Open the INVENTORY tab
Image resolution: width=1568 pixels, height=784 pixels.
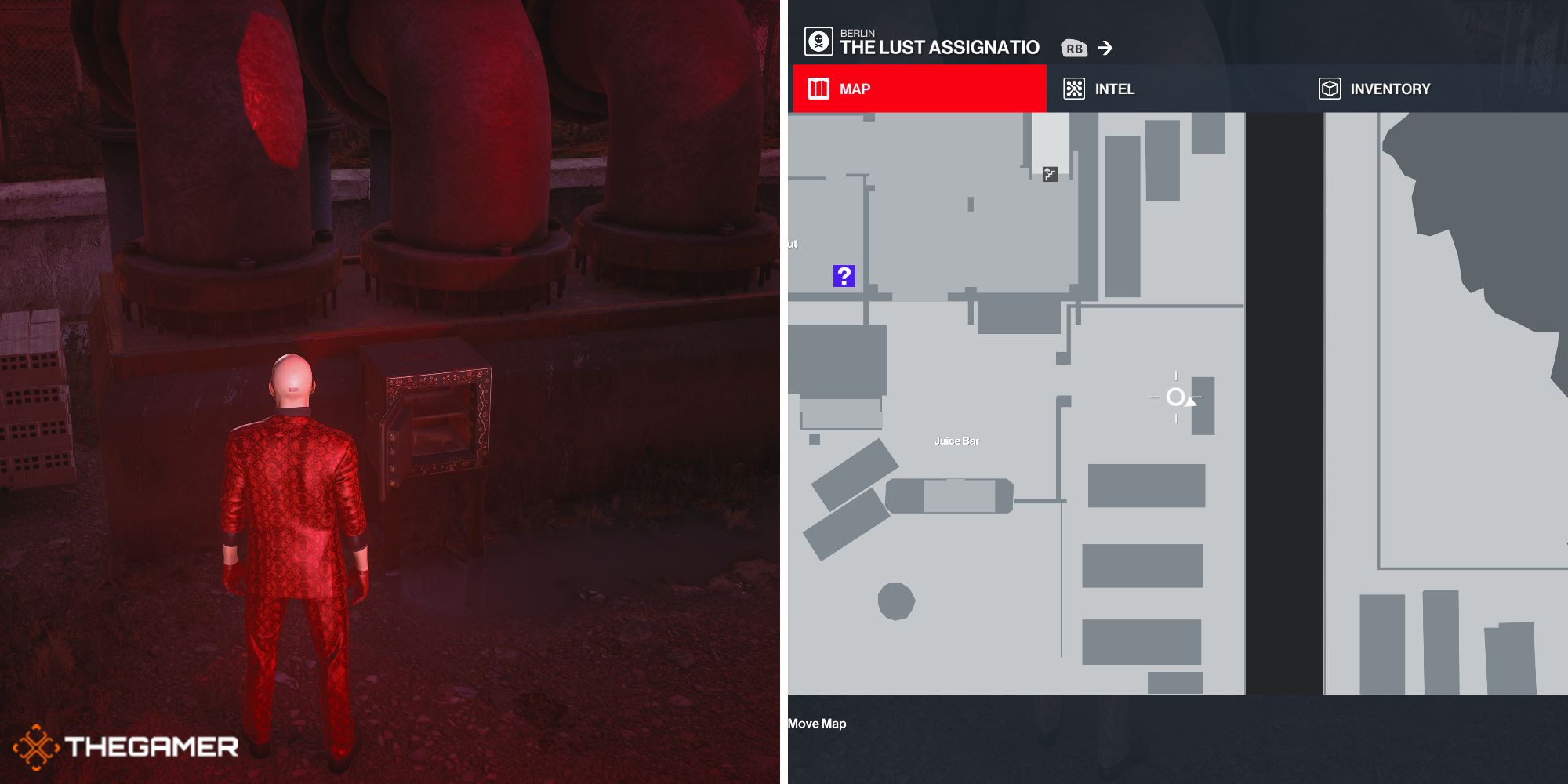(1391, 89)
